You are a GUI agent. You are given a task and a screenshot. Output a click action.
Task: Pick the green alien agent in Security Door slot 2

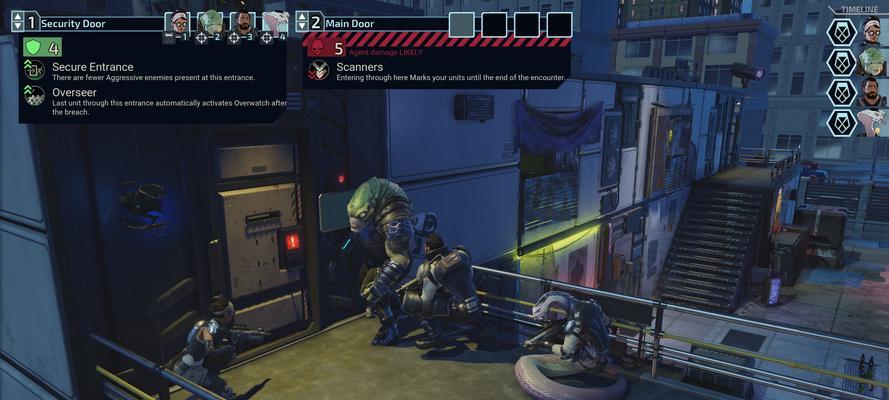pyautogui.click(x=210, y=22)
